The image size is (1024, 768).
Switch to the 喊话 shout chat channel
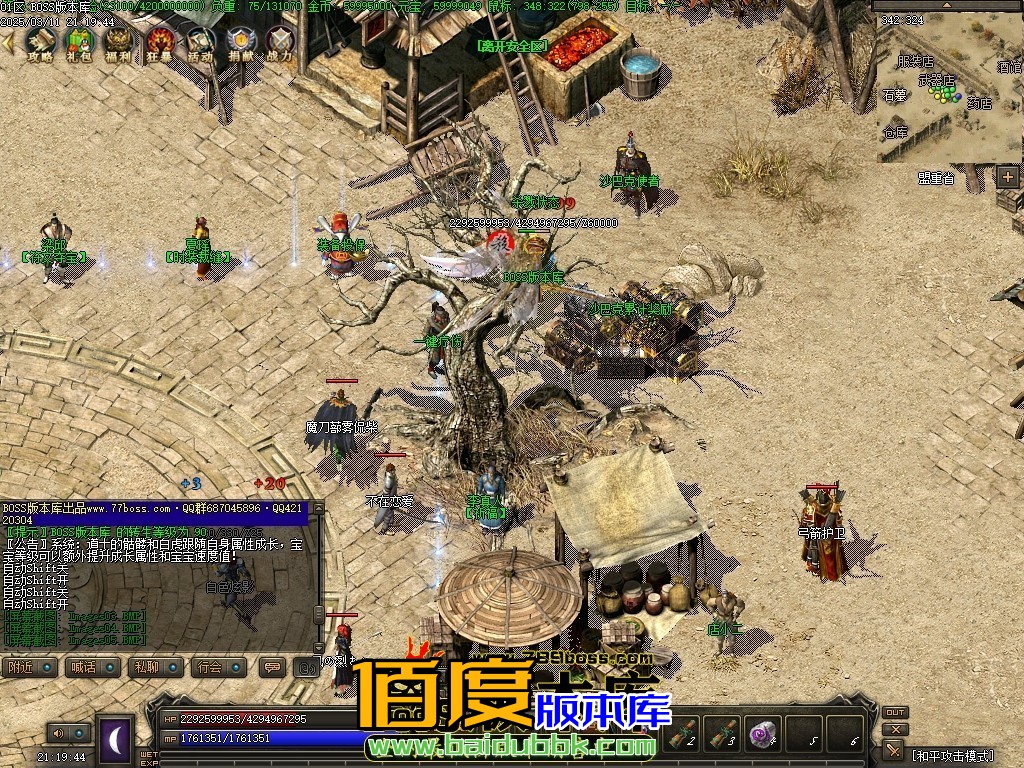click(93, 667)
